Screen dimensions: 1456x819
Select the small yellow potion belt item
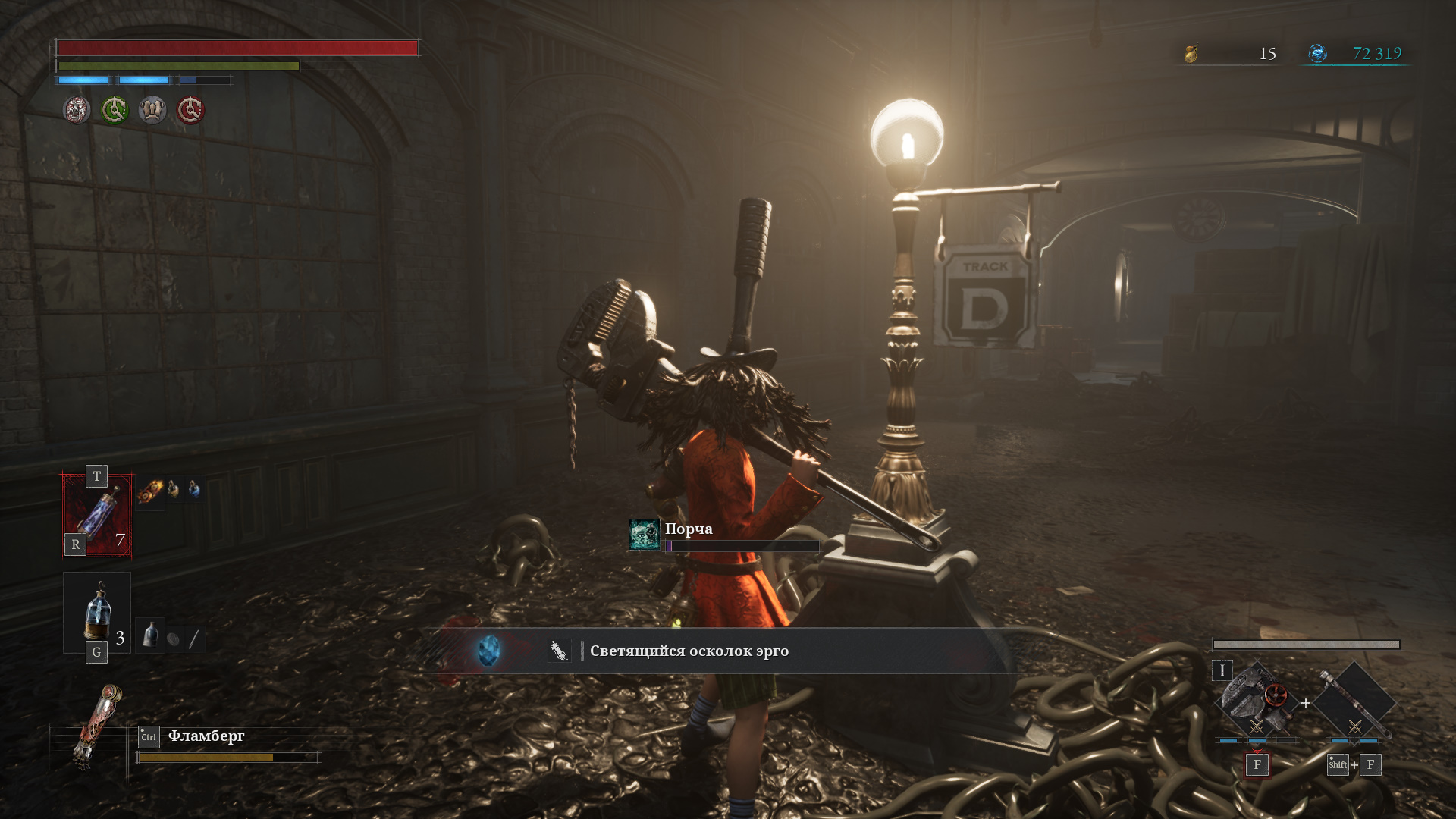click(174, 489)
